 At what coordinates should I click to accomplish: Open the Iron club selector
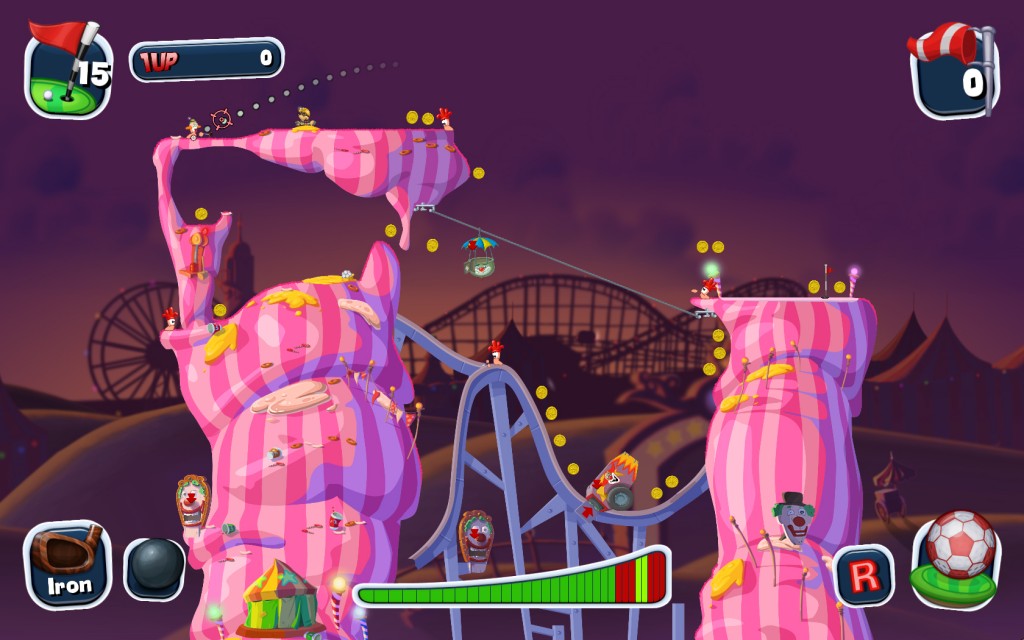tap(68, 564)
